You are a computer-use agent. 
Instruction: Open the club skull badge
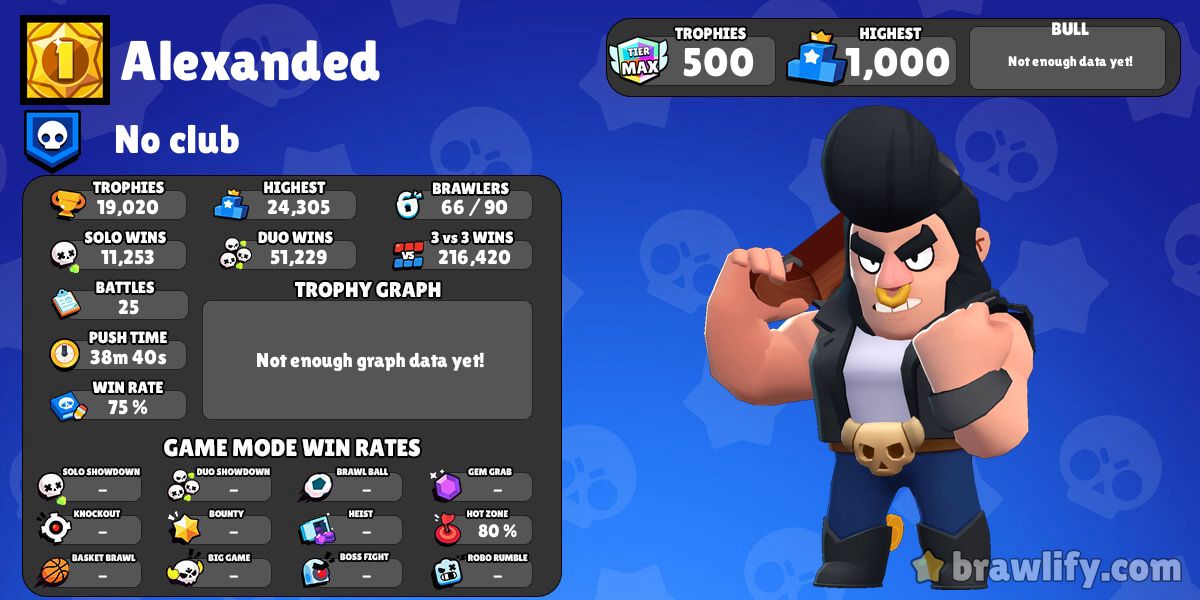(x=51, y=139)
